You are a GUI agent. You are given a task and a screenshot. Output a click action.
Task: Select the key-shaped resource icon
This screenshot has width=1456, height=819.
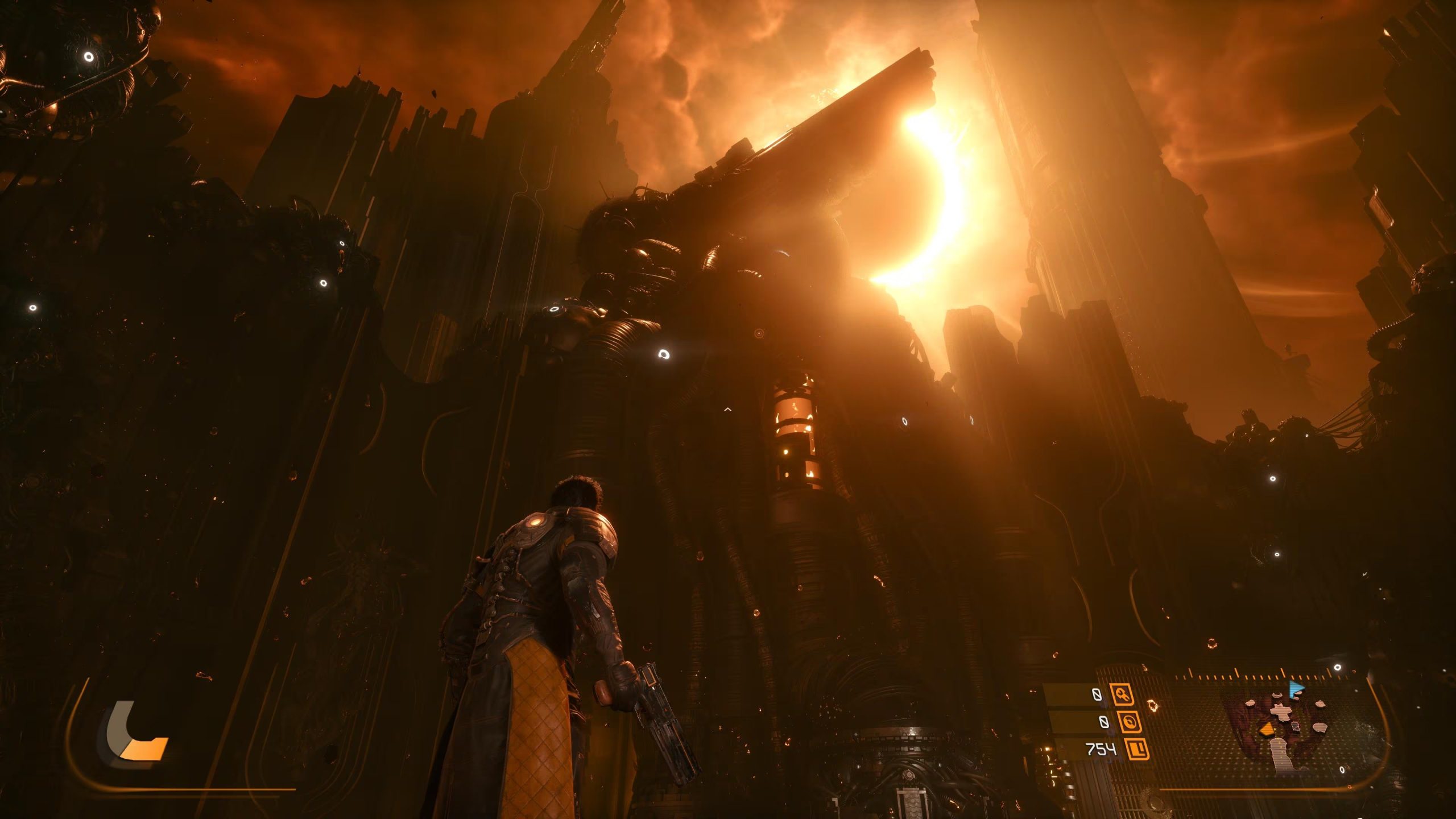coord(1122,694)
